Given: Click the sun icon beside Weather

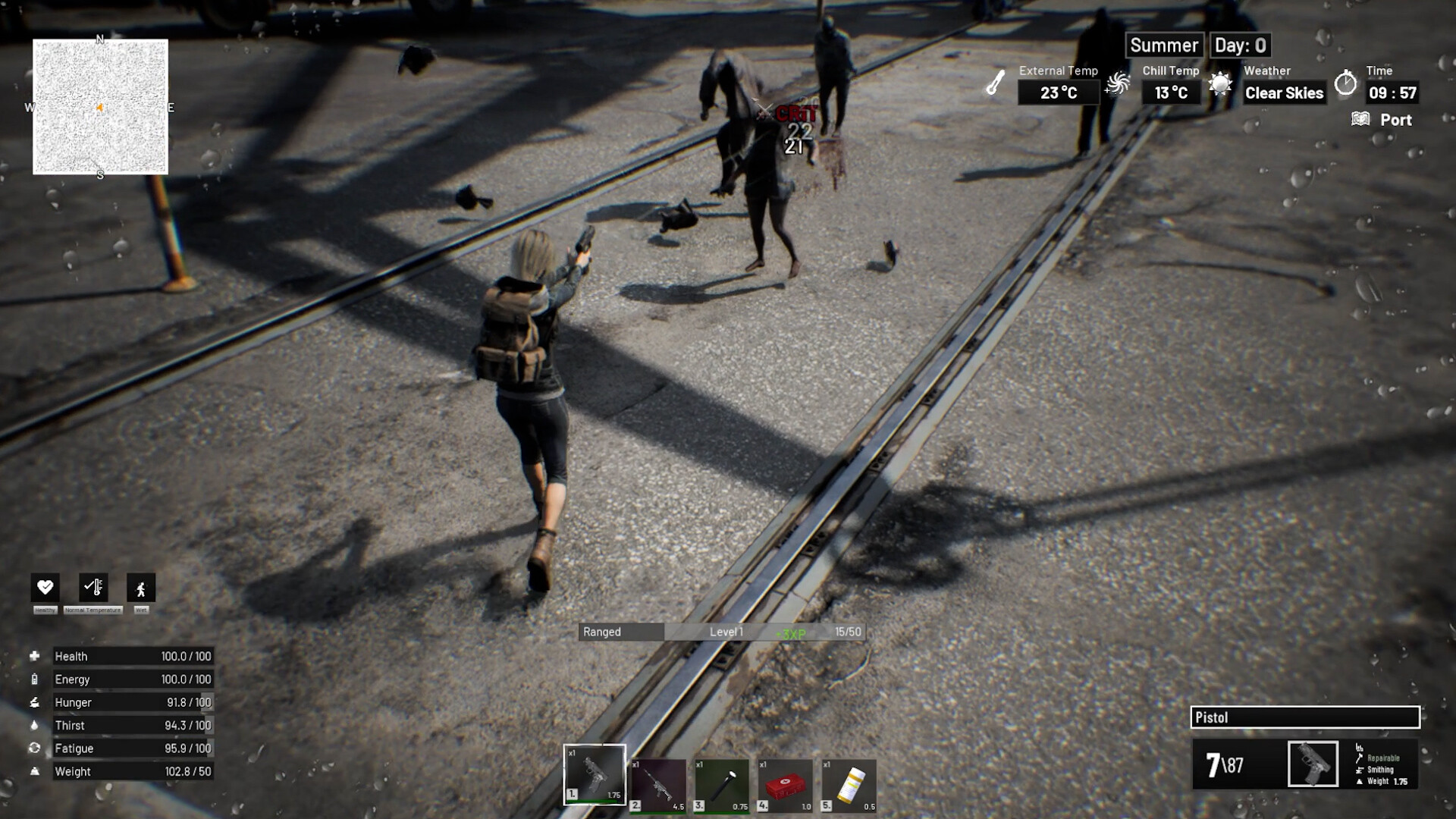Looking at the screenshot, I should coord(1220,84).
